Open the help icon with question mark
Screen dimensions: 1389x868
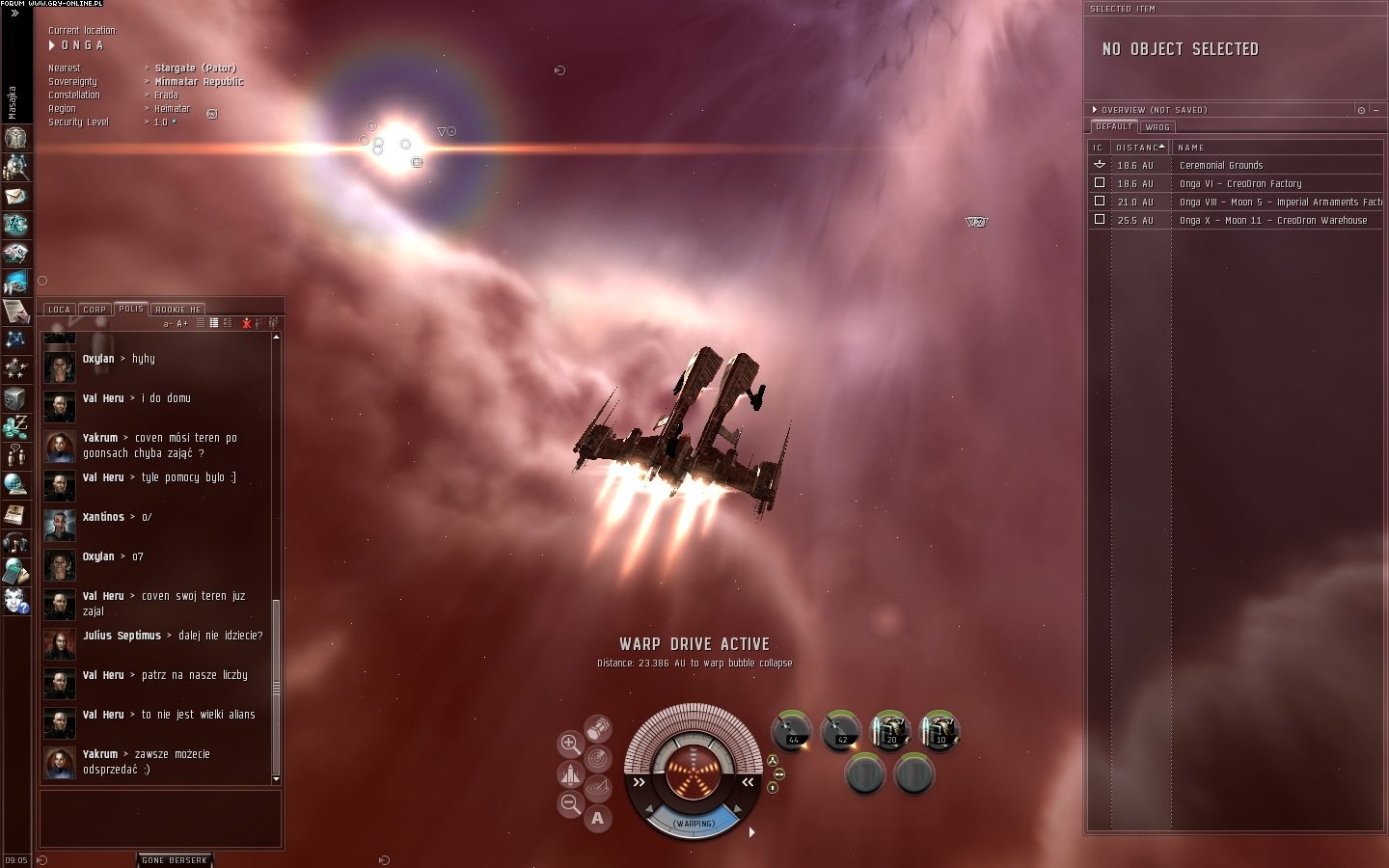click(x=15, y=600)
